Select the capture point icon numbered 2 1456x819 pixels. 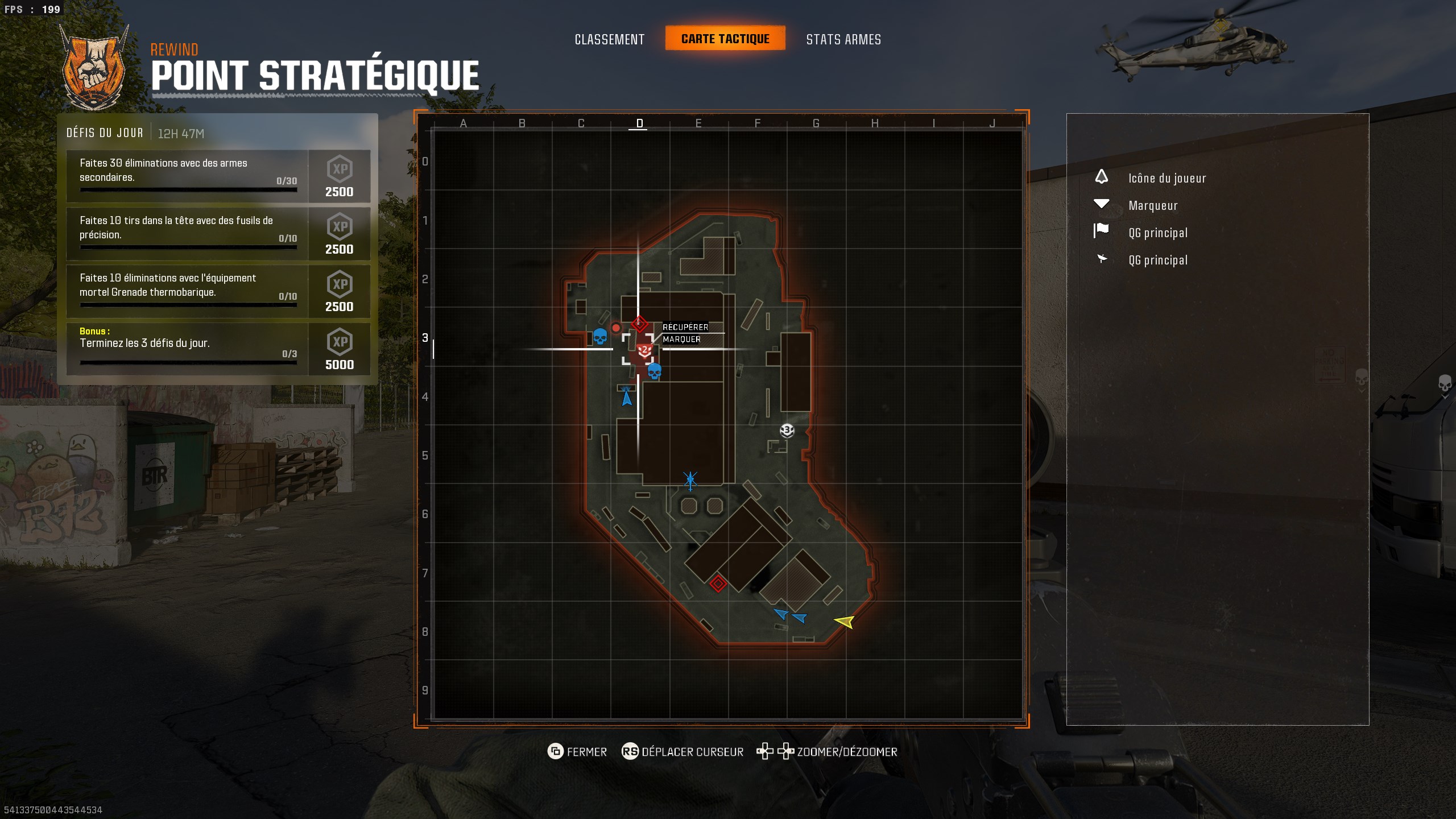coord(643,350)
